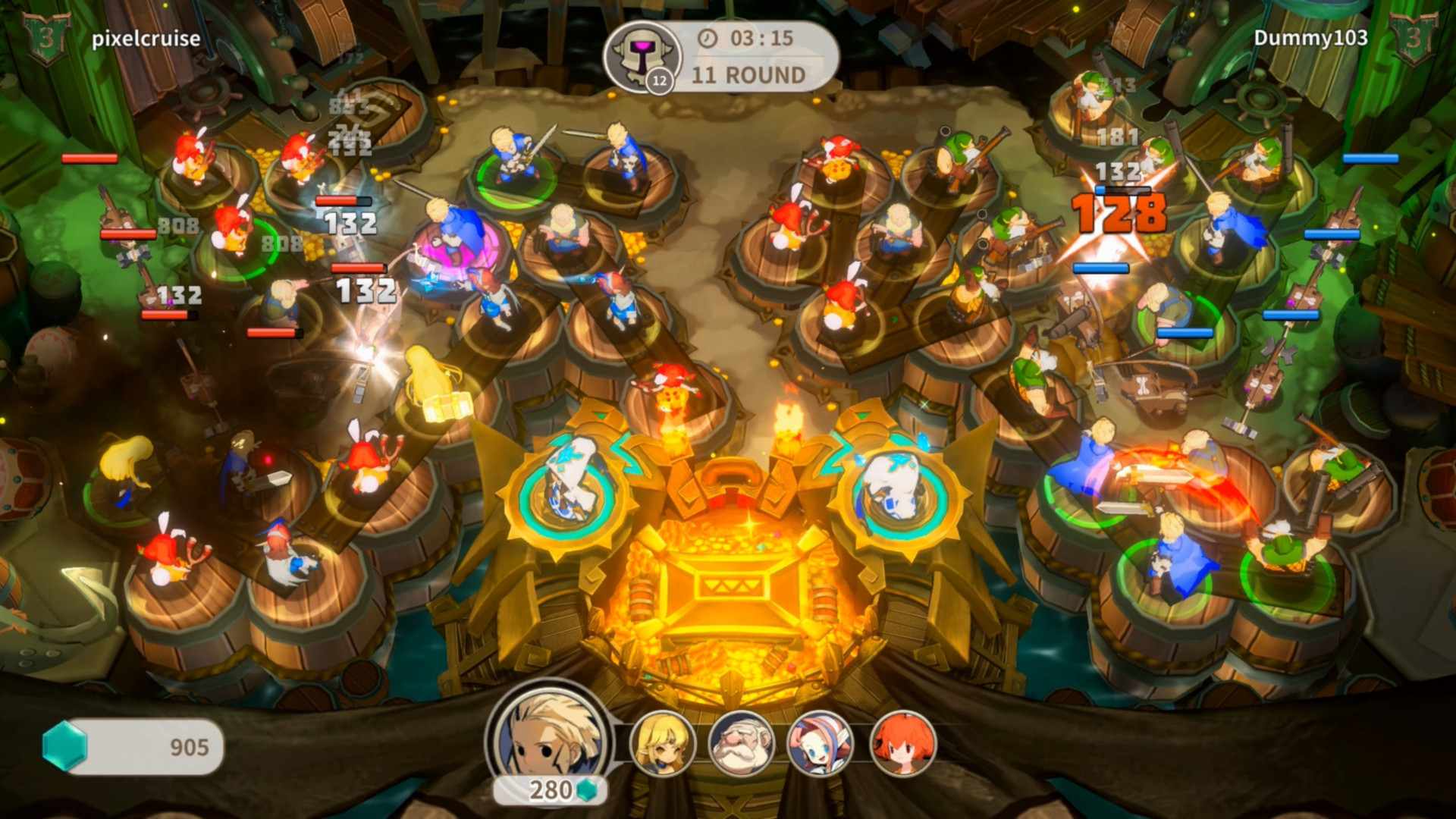The height and width of the screenshot is (819, 1456).
Task: Pick the pink-haired girl with headband portrait
Action: tap(820, 743)
